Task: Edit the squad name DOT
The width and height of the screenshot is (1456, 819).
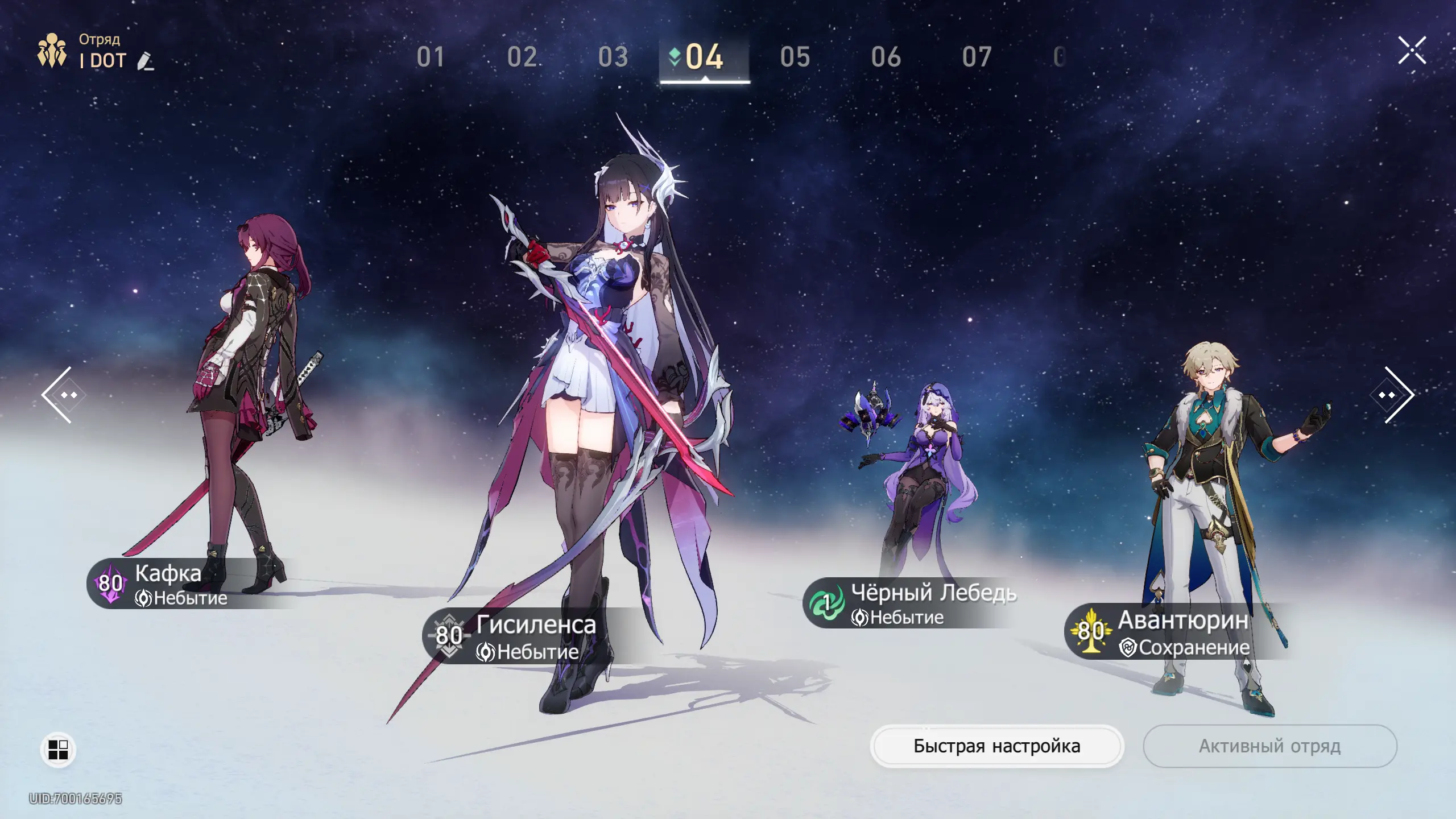Action: 146,61
